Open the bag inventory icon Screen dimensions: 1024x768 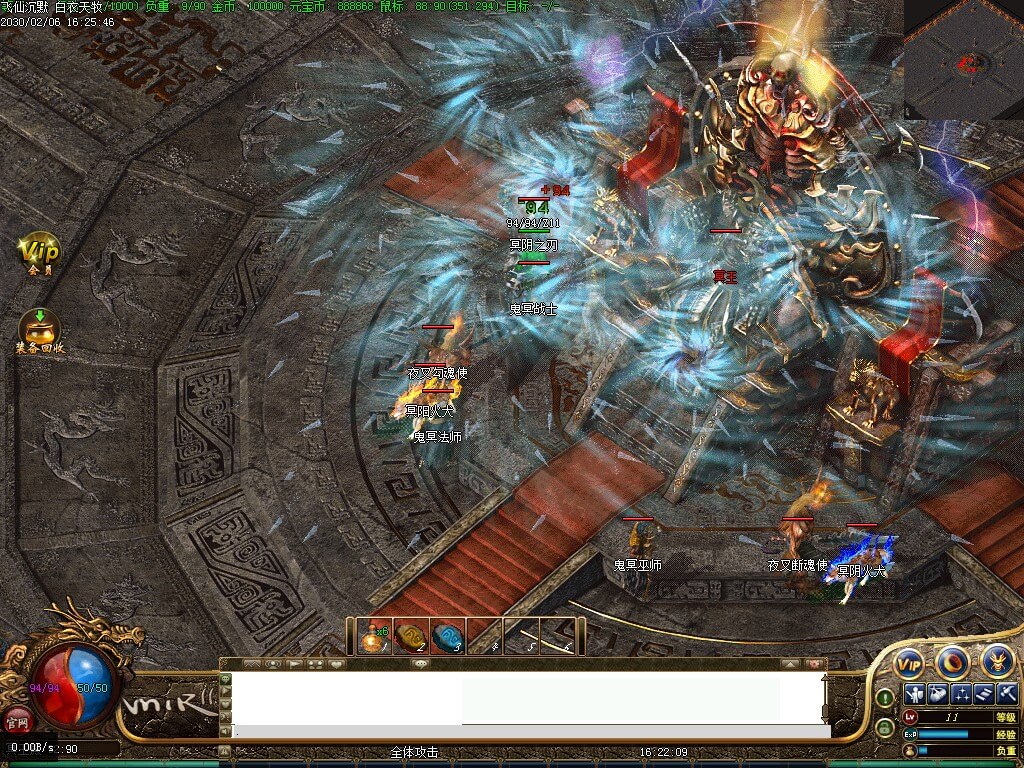coord(936,693)
